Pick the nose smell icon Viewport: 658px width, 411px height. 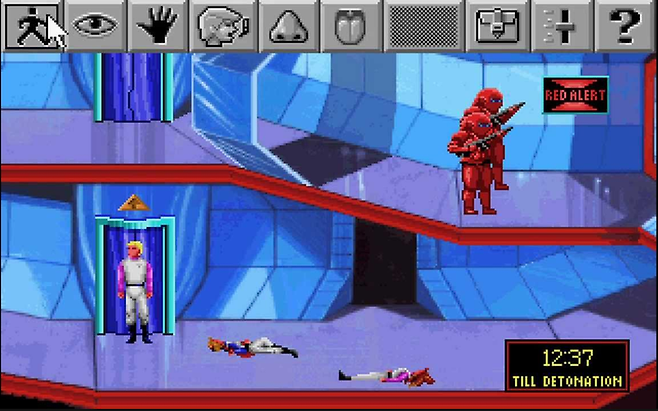[289, 26]
